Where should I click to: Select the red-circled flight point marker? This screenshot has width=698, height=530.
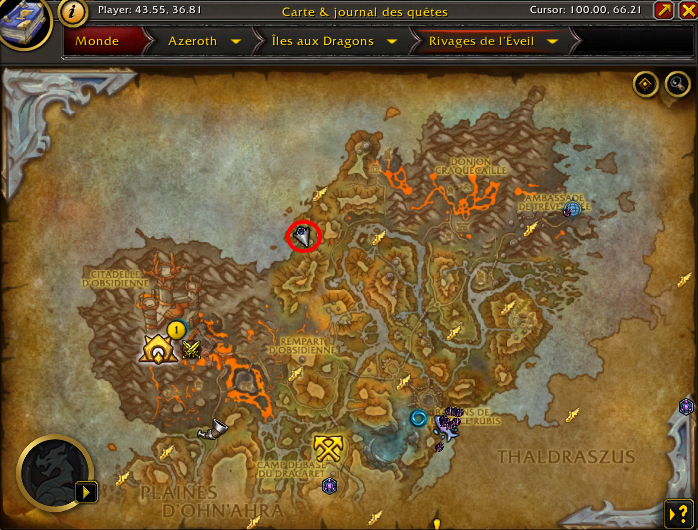click(x=302, y=236)
